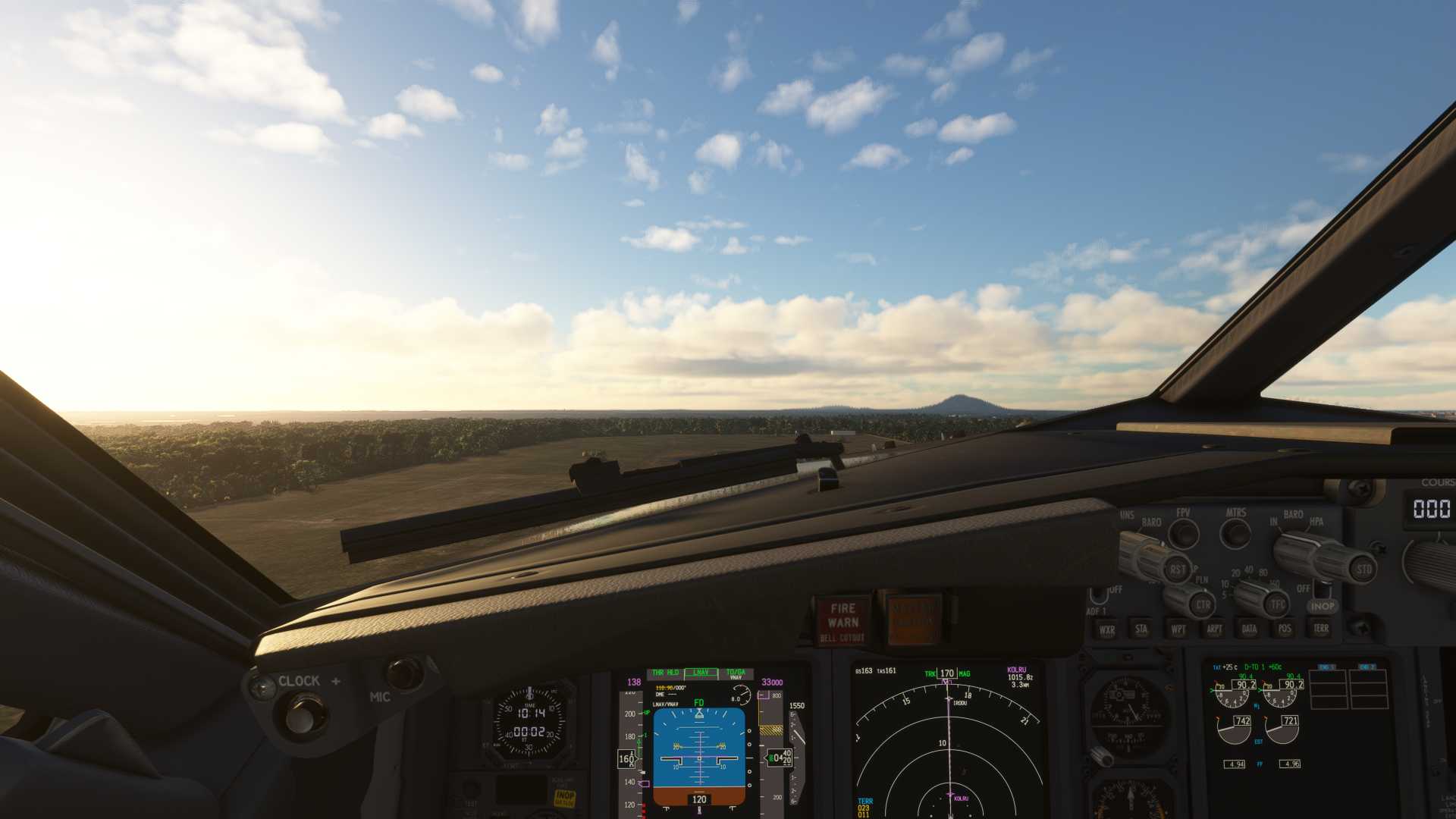Push the STD barometer standard knob
The image size is (1456, 819).
point(1363,569)
